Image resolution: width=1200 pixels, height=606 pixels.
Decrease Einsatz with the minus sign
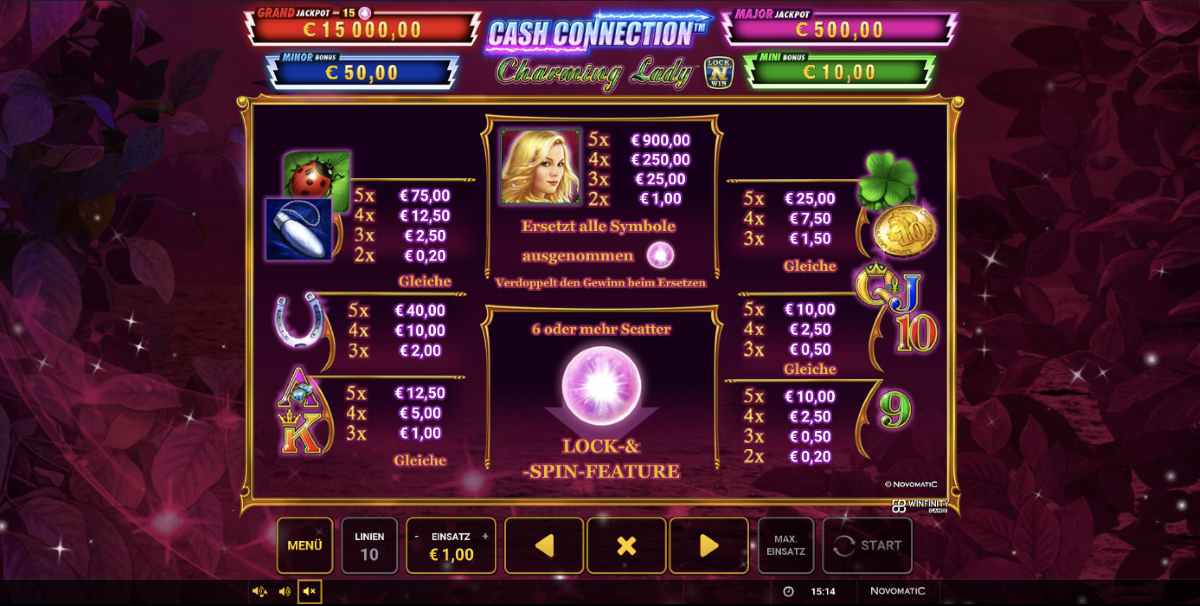coord(416,536)
